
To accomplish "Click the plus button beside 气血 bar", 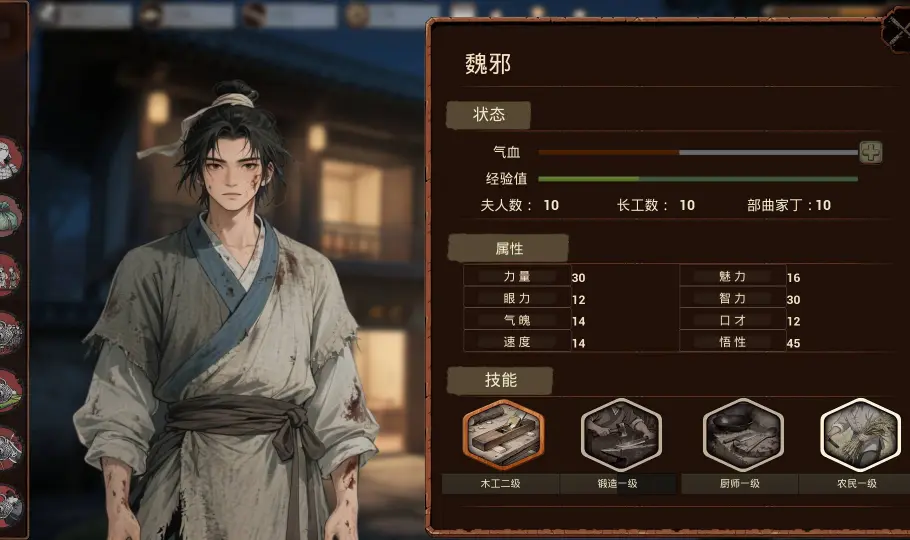I will tap(871, 152).
